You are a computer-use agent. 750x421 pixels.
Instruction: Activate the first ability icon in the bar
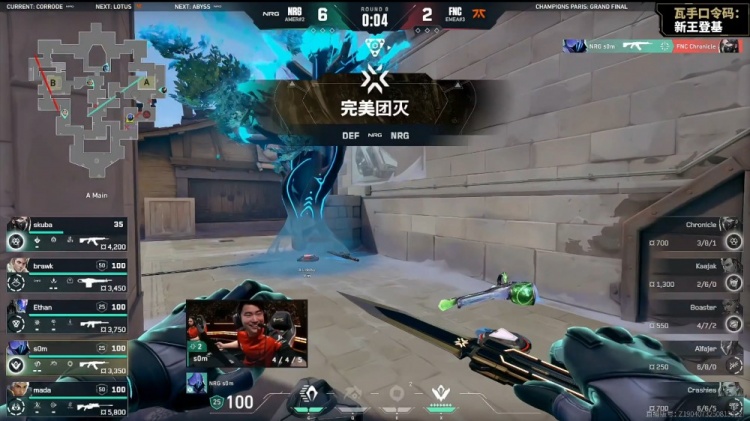click(310, 397)
